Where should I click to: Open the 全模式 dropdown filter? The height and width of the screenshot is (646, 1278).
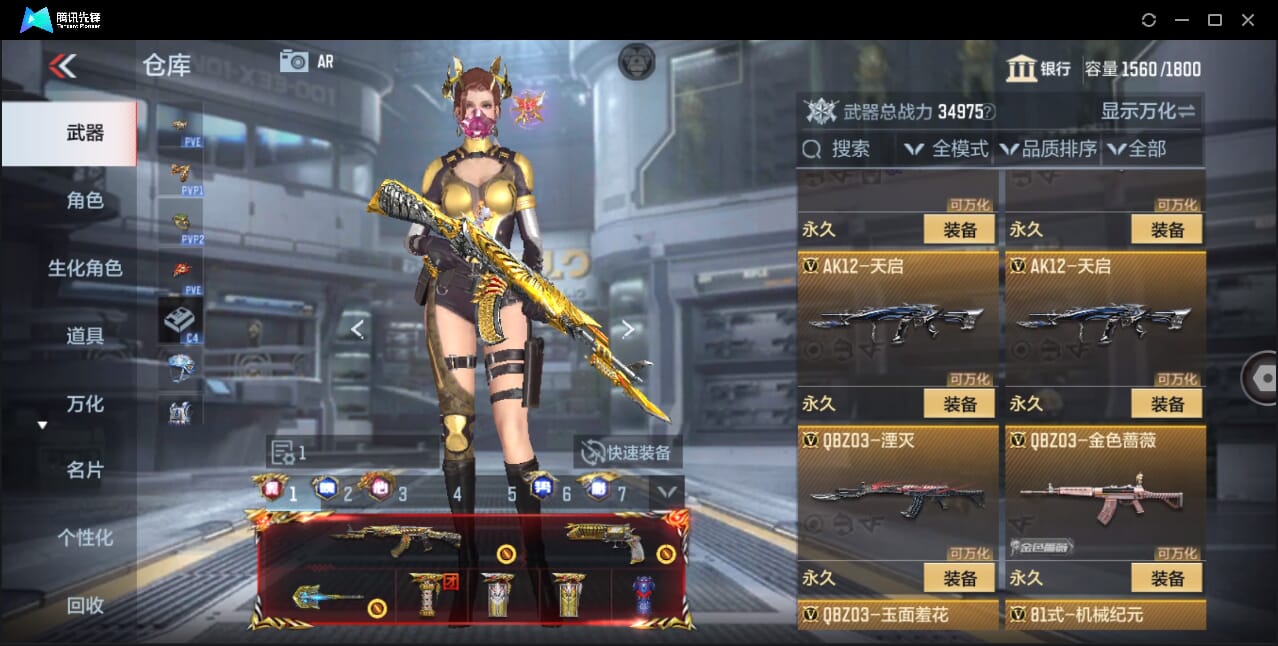947,149
